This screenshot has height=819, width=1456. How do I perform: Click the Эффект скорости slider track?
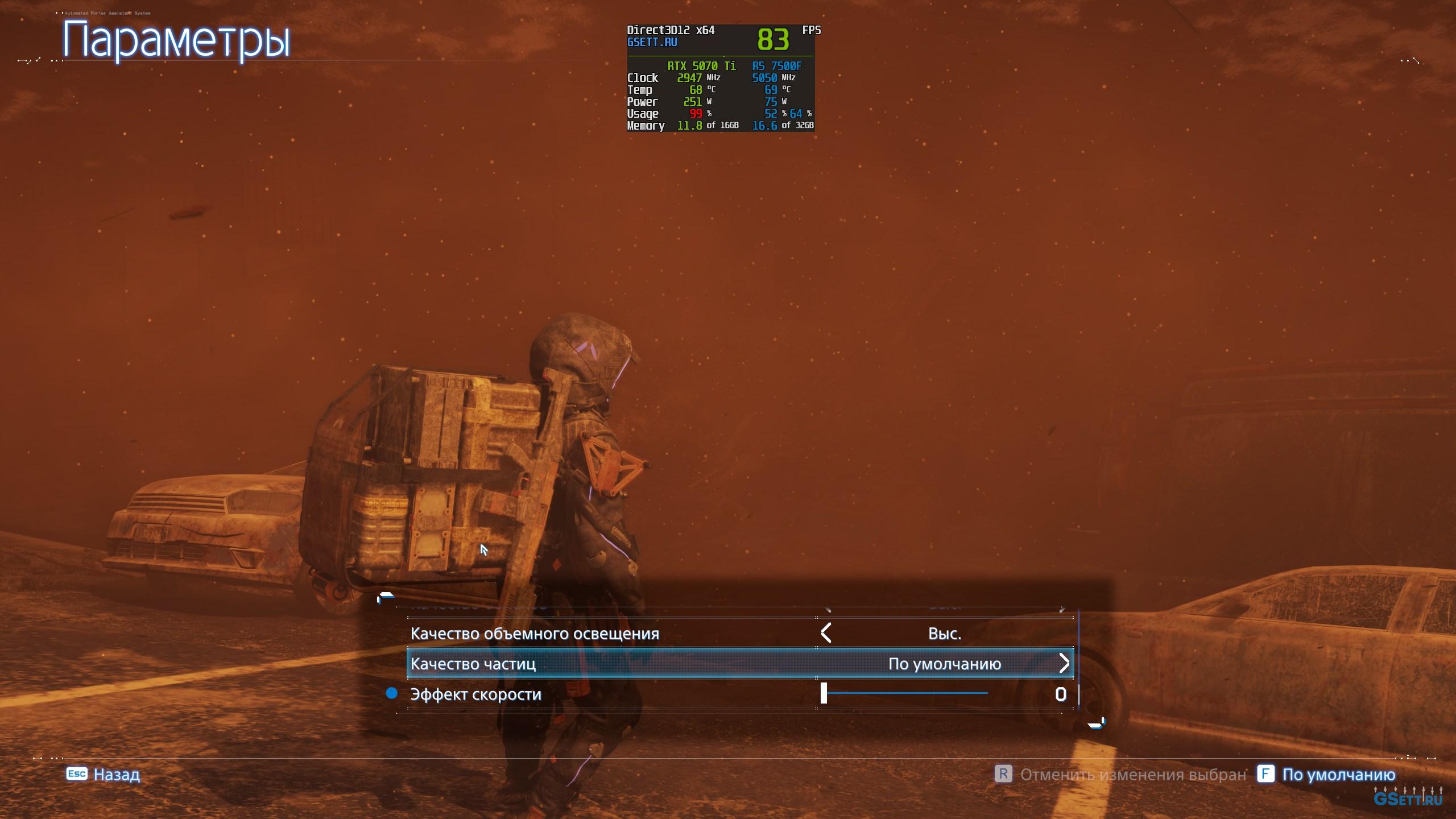pos(905,693)
